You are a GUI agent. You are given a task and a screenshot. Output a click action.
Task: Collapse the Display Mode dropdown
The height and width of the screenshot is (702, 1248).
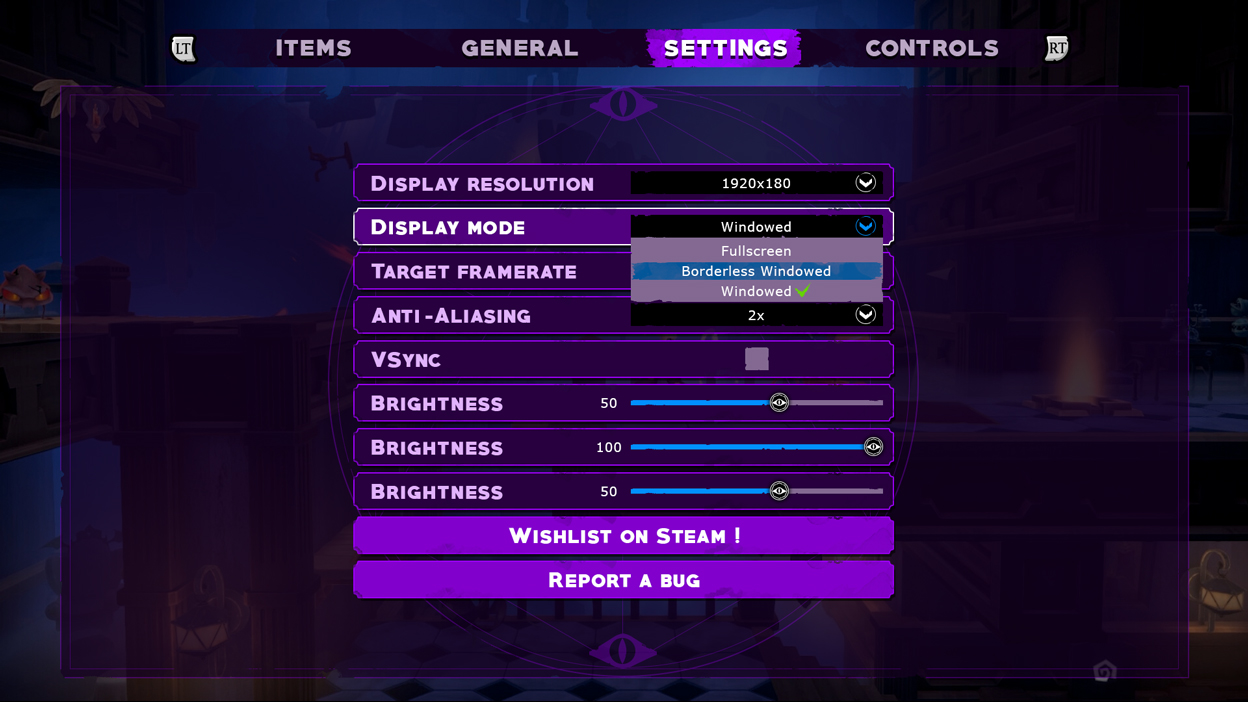(865, 227)
